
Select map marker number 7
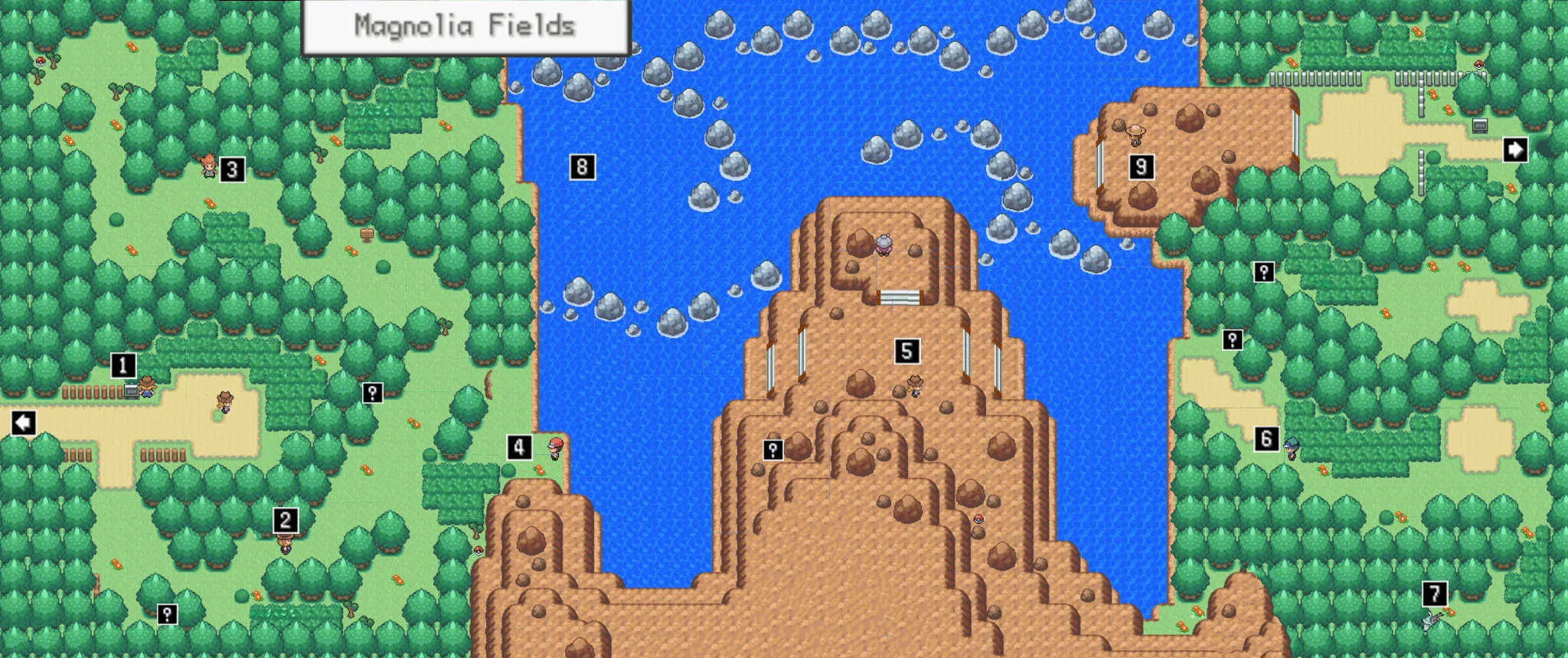point(1434,594)
